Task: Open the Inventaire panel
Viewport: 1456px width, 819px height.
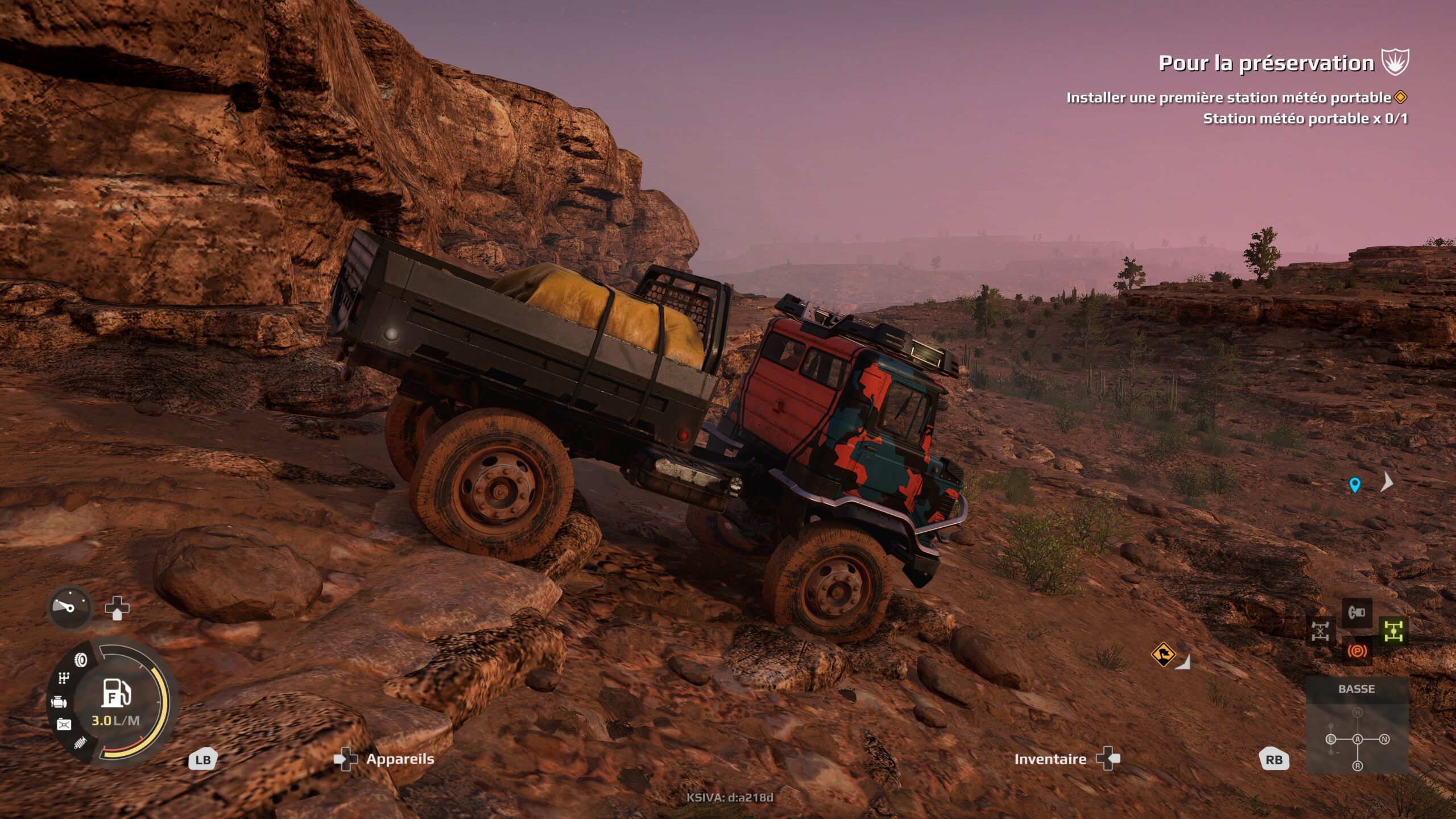Action: pyautogui.click(x=1052, y=759)
